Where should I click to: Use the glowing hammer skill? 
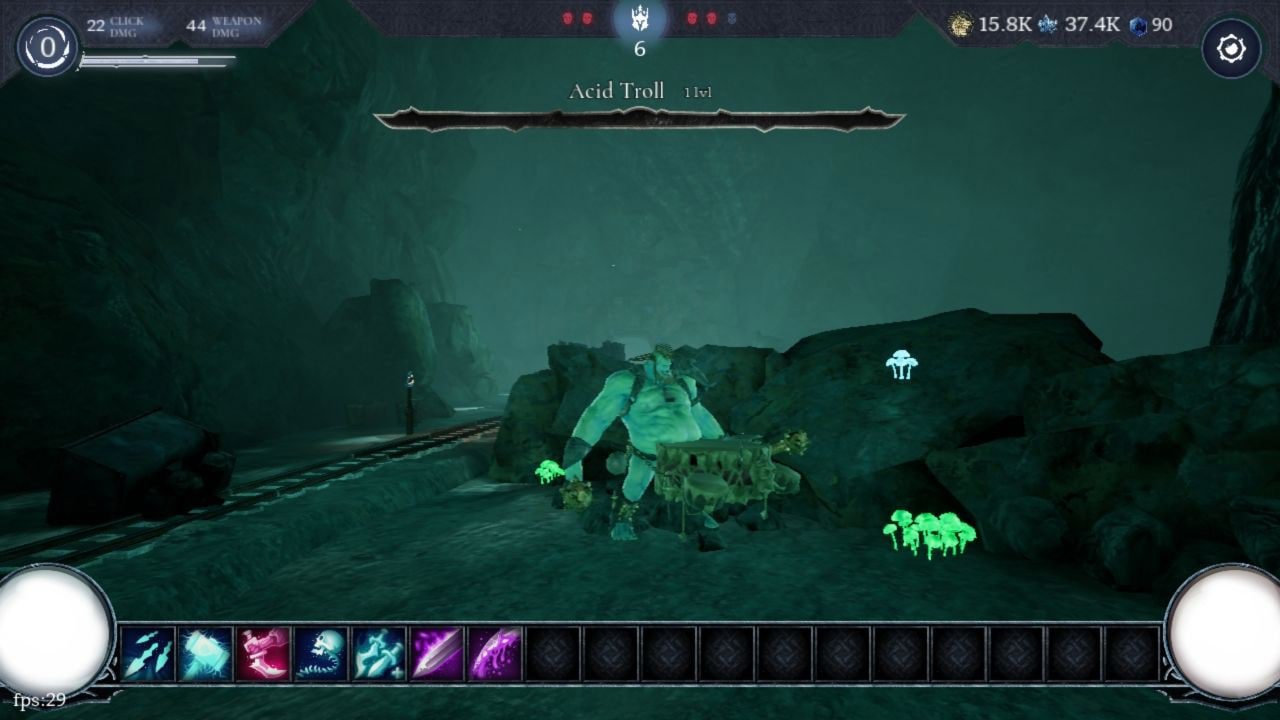tap(206, 654)
